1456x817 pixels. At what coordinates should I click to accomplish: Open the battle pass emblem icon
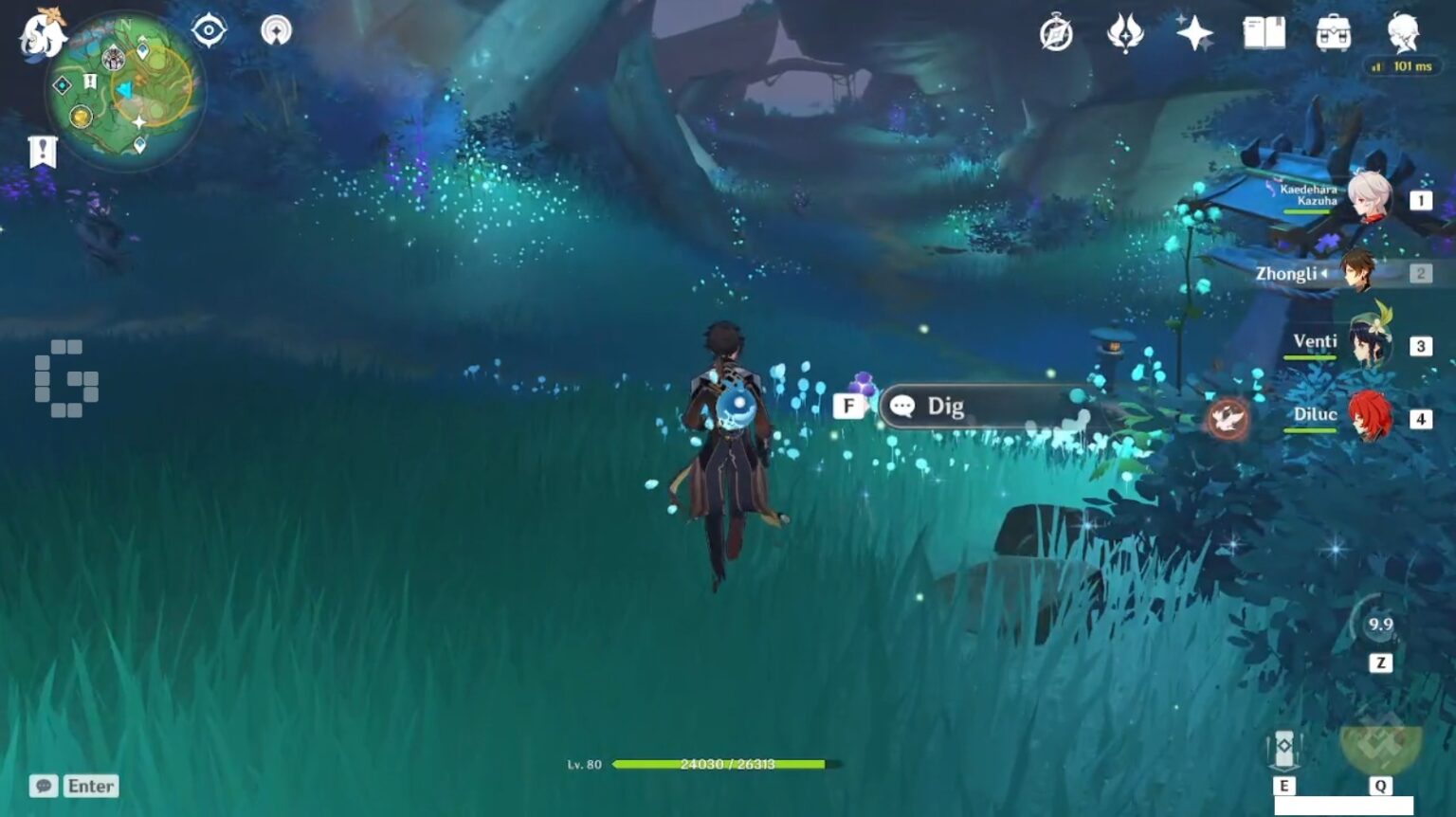tap(1125, 34)
